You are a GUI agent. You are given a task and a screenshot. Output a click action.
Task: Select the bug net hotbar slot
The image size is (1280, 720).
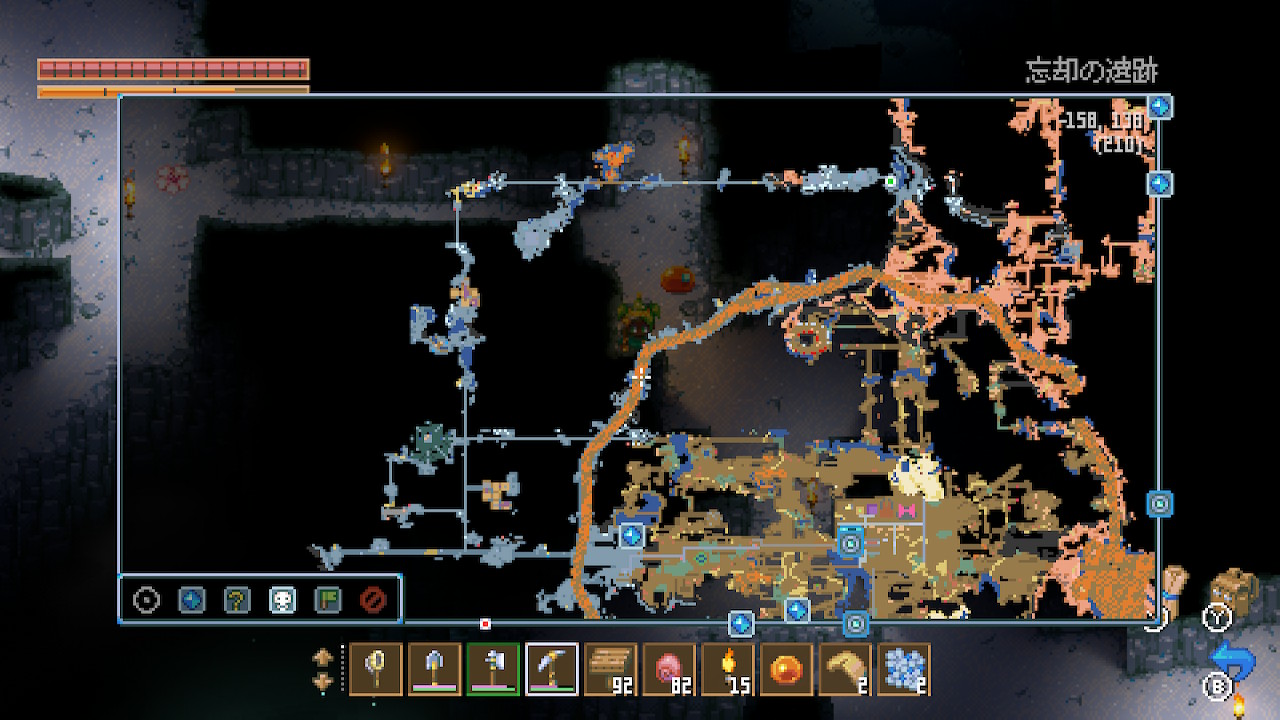point(376,669)
